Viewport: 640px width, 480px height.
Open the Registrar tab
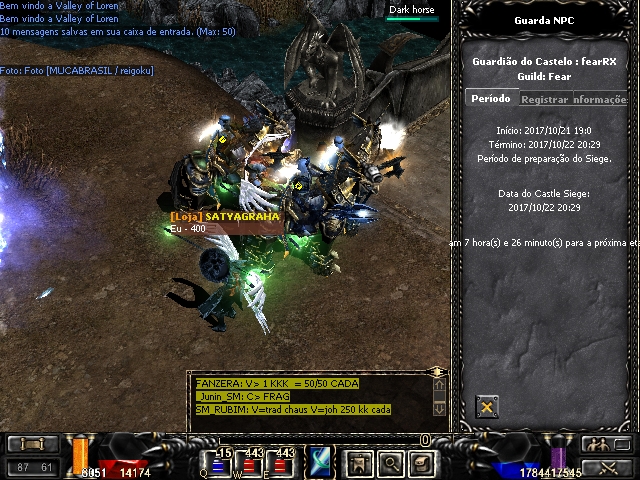click(x=544, y=100)
